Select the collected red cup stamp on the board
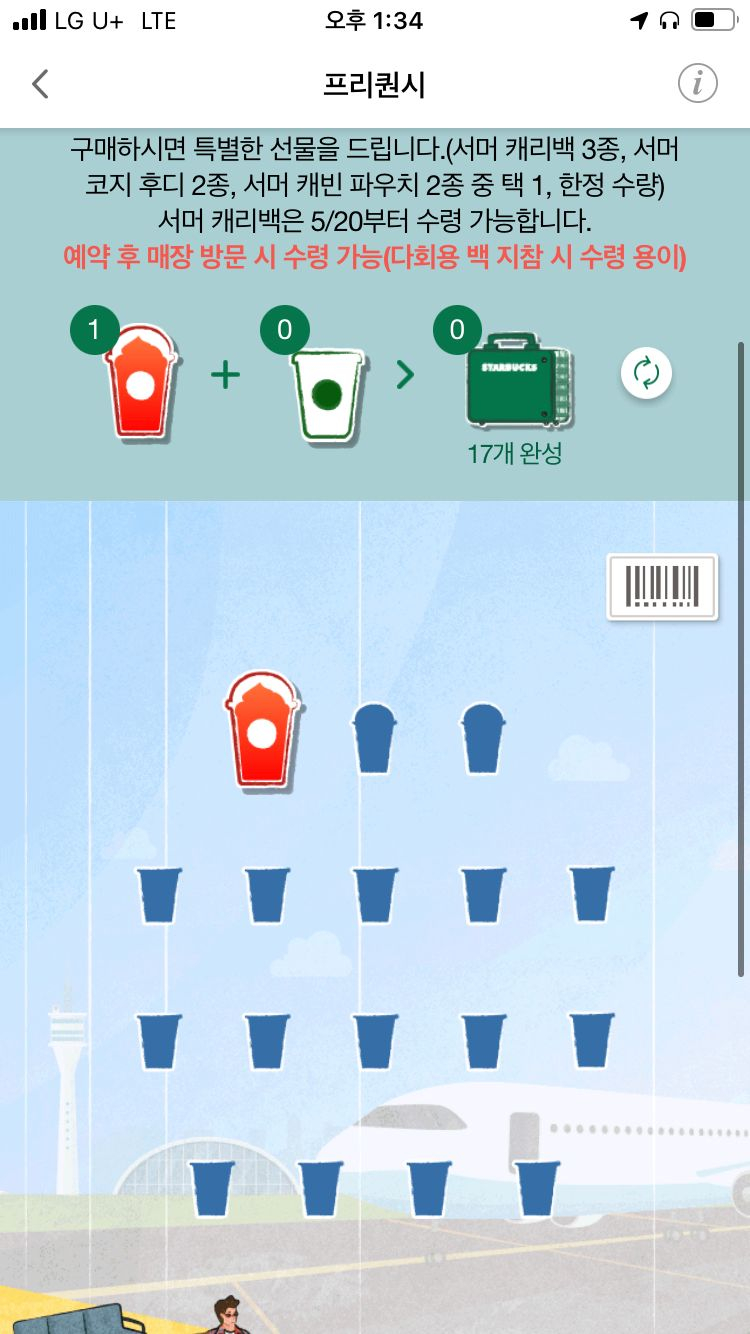This screenshot has width=750, height=1334. [263, 731]
